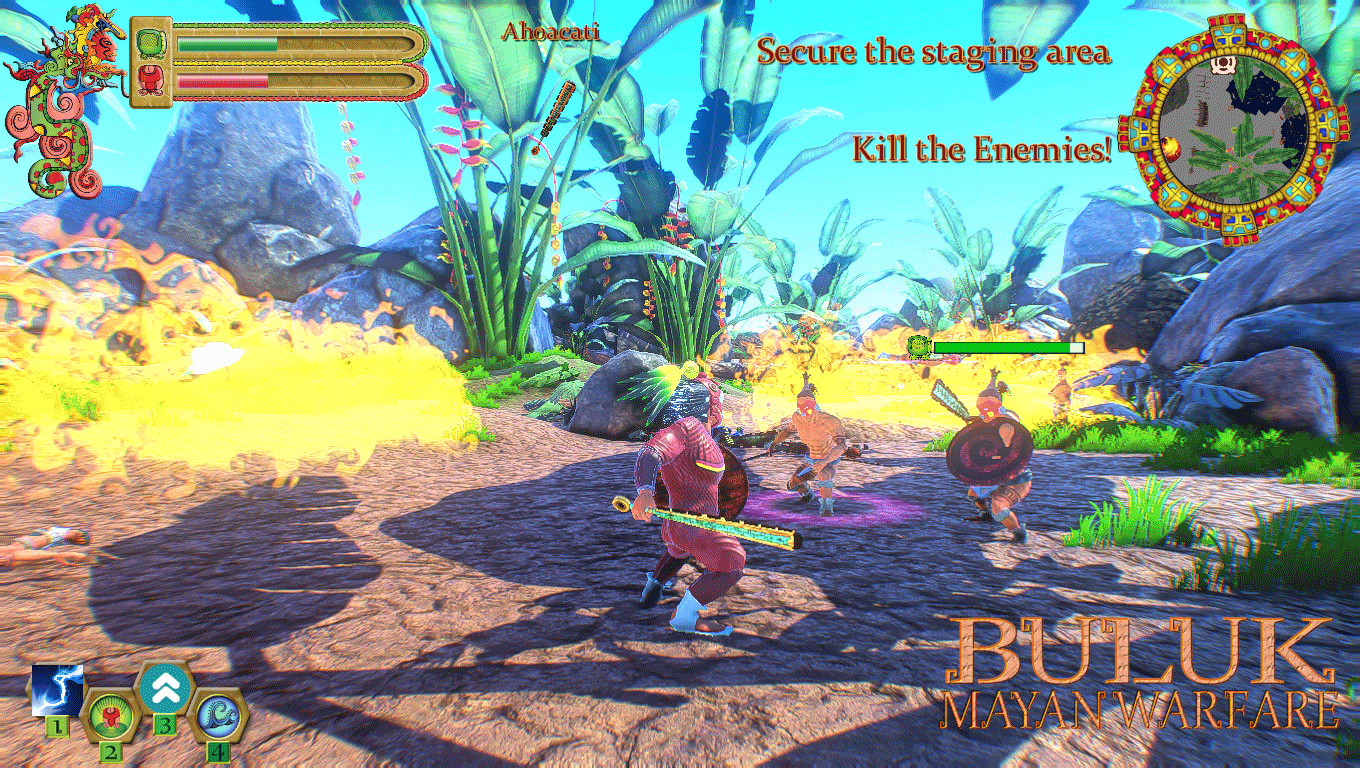Viewport: 1360px width, 768px height.
Task: Click the fireball marker on the minimap
Action: (x=1171, y=148)
